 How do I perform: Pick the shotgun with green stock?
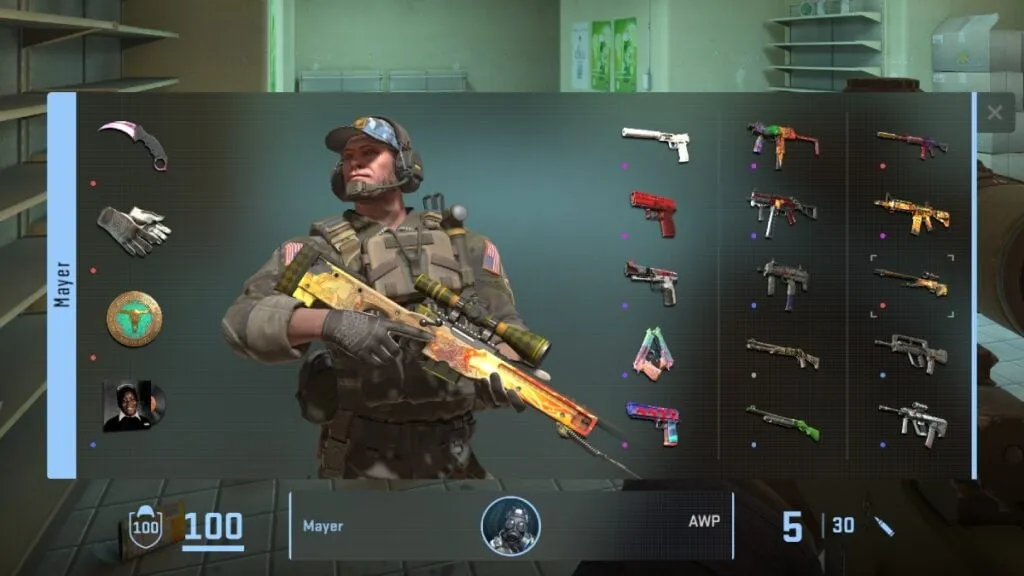783,421
